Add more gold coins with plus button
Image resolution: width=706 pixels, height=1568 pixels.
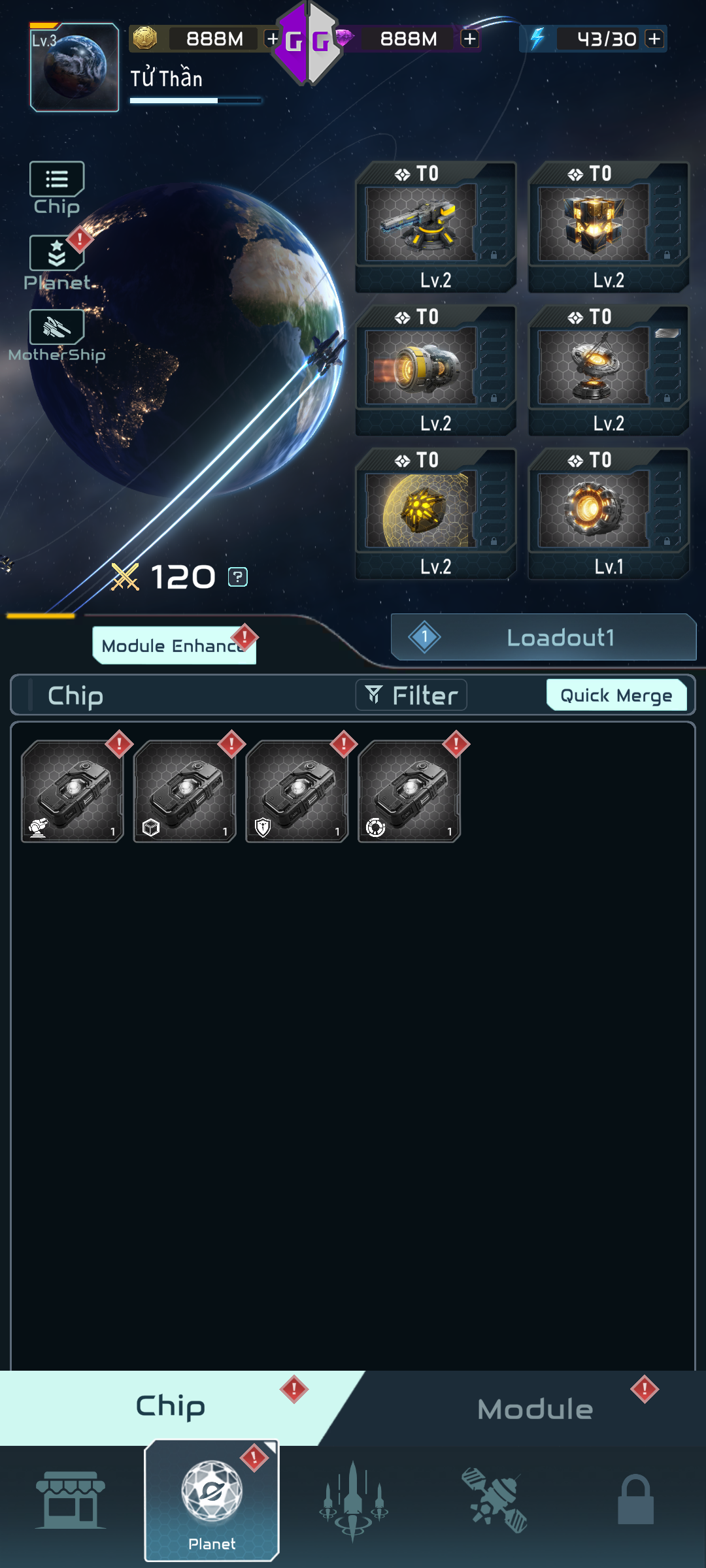click(x=272, y=39)
